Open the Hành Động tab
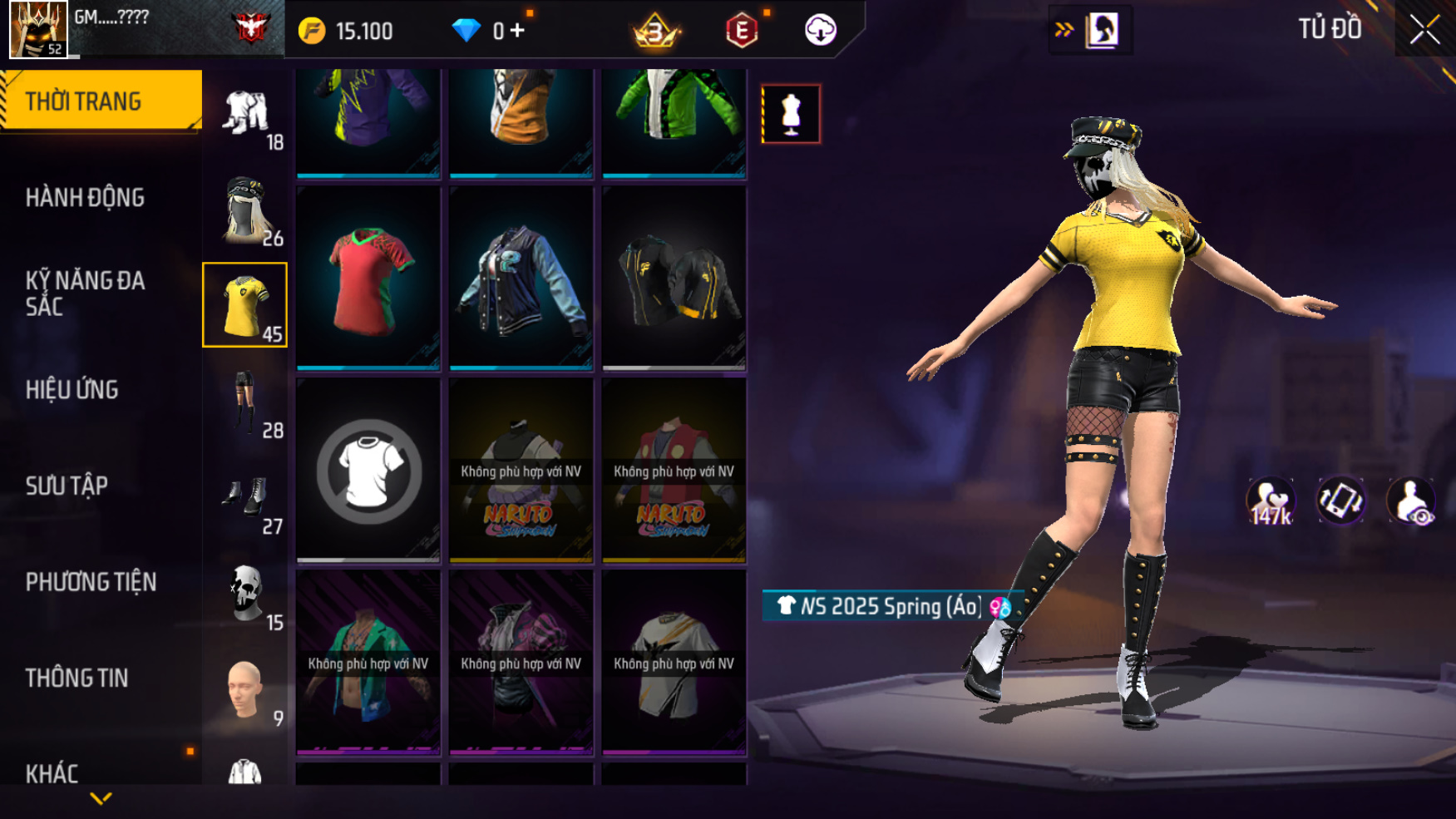 (x=85, y=198)
